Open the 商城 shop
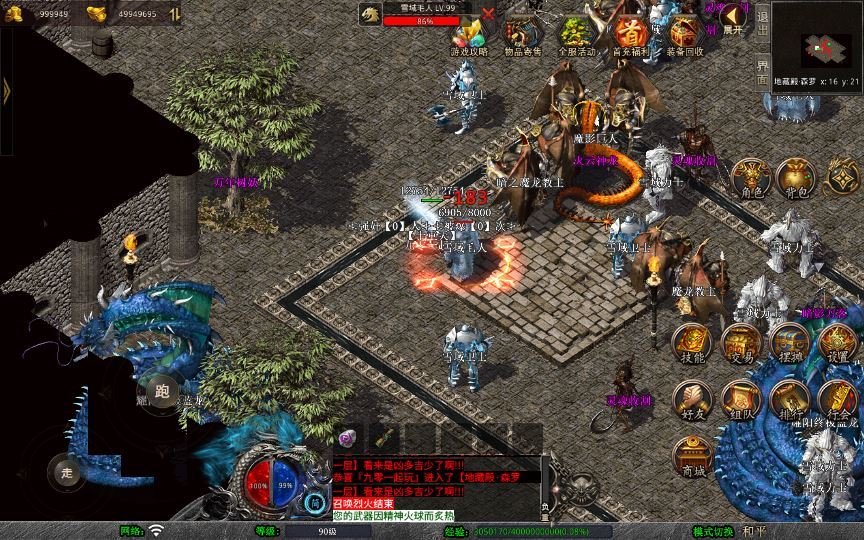Viewport: 864px width, 540px height. (x=691, y=456)
